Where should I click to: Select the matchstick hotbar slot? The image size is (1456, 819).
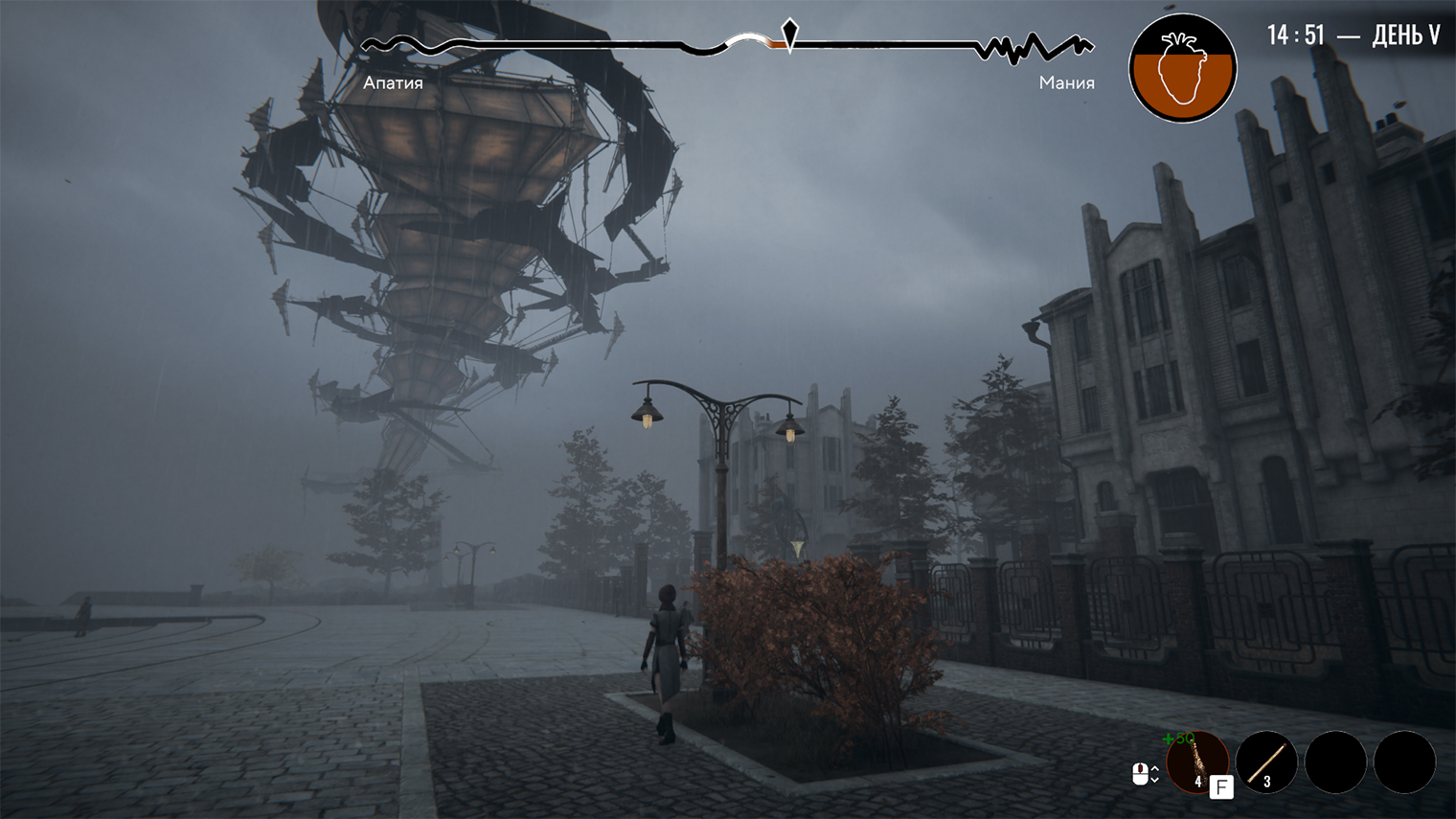(1266, 762)
